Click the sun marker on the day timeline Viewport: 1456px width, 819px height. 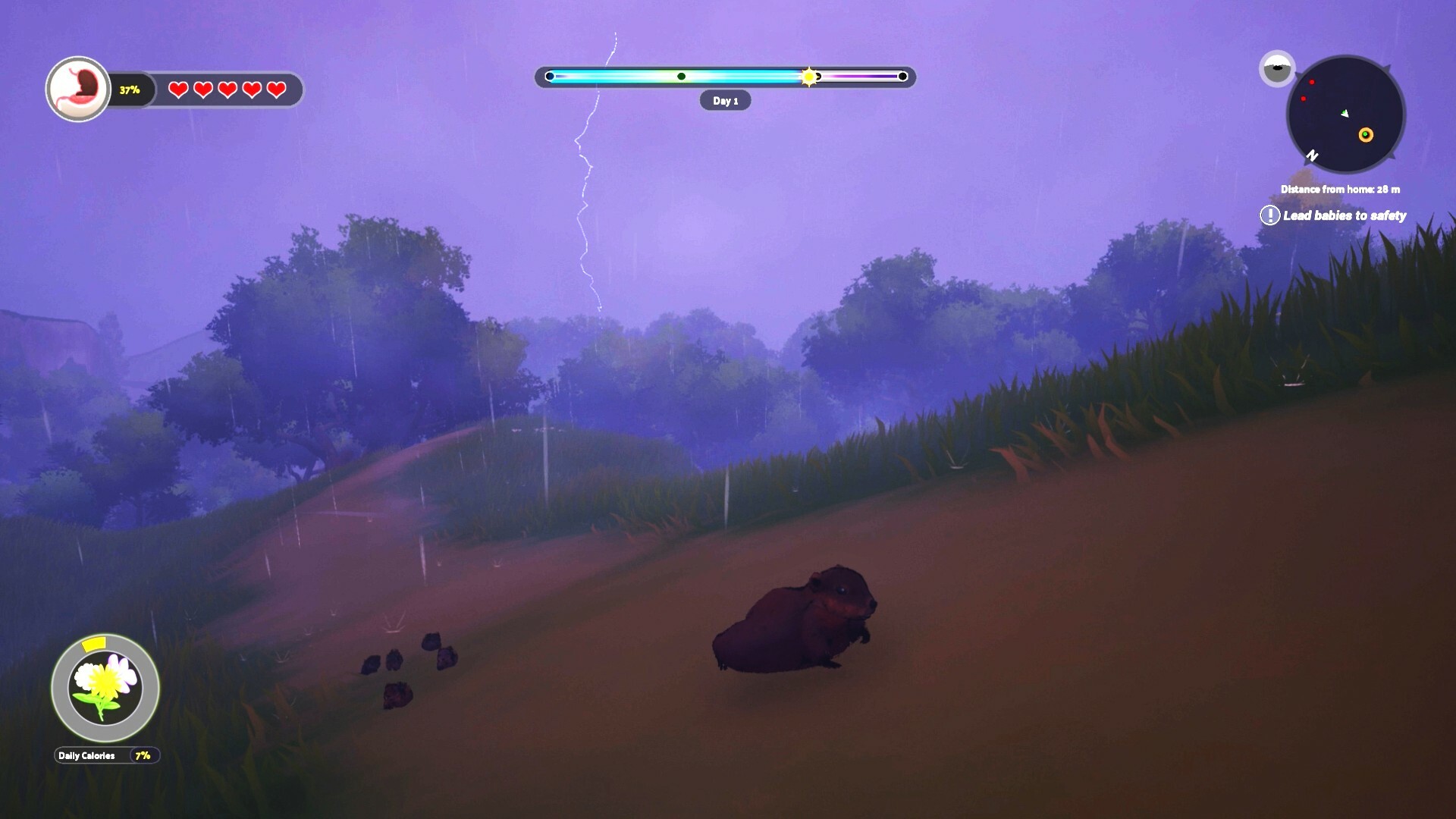tap(809, 76)
